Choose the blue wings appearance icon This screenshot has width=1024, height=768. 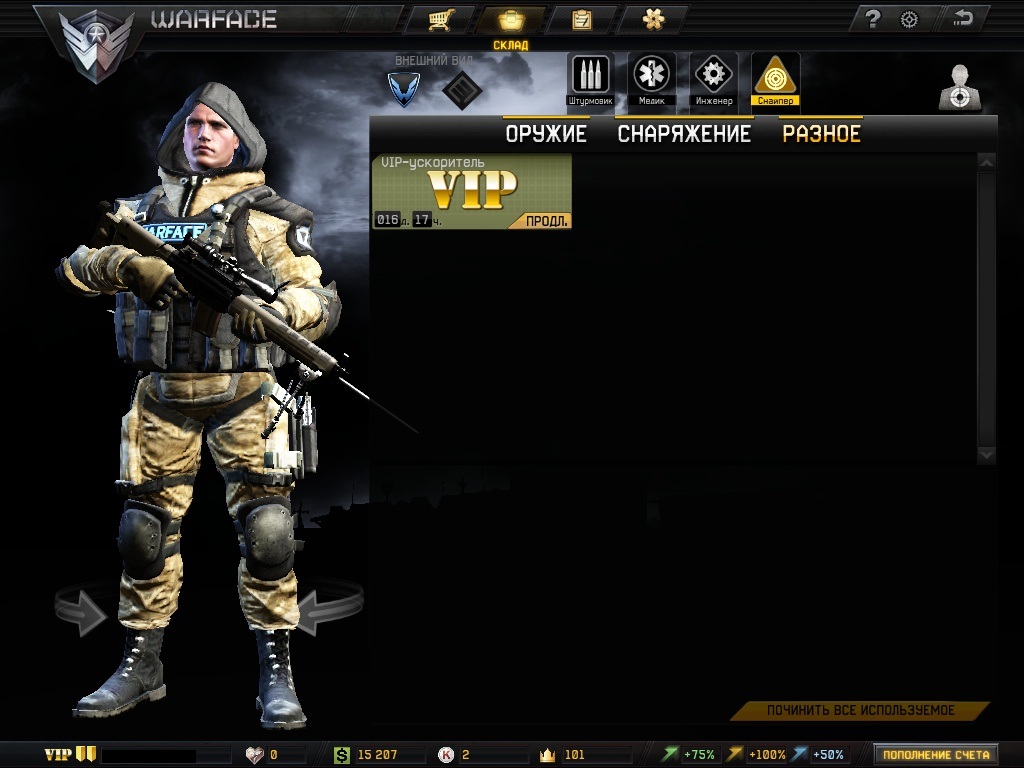click(404, 89)
